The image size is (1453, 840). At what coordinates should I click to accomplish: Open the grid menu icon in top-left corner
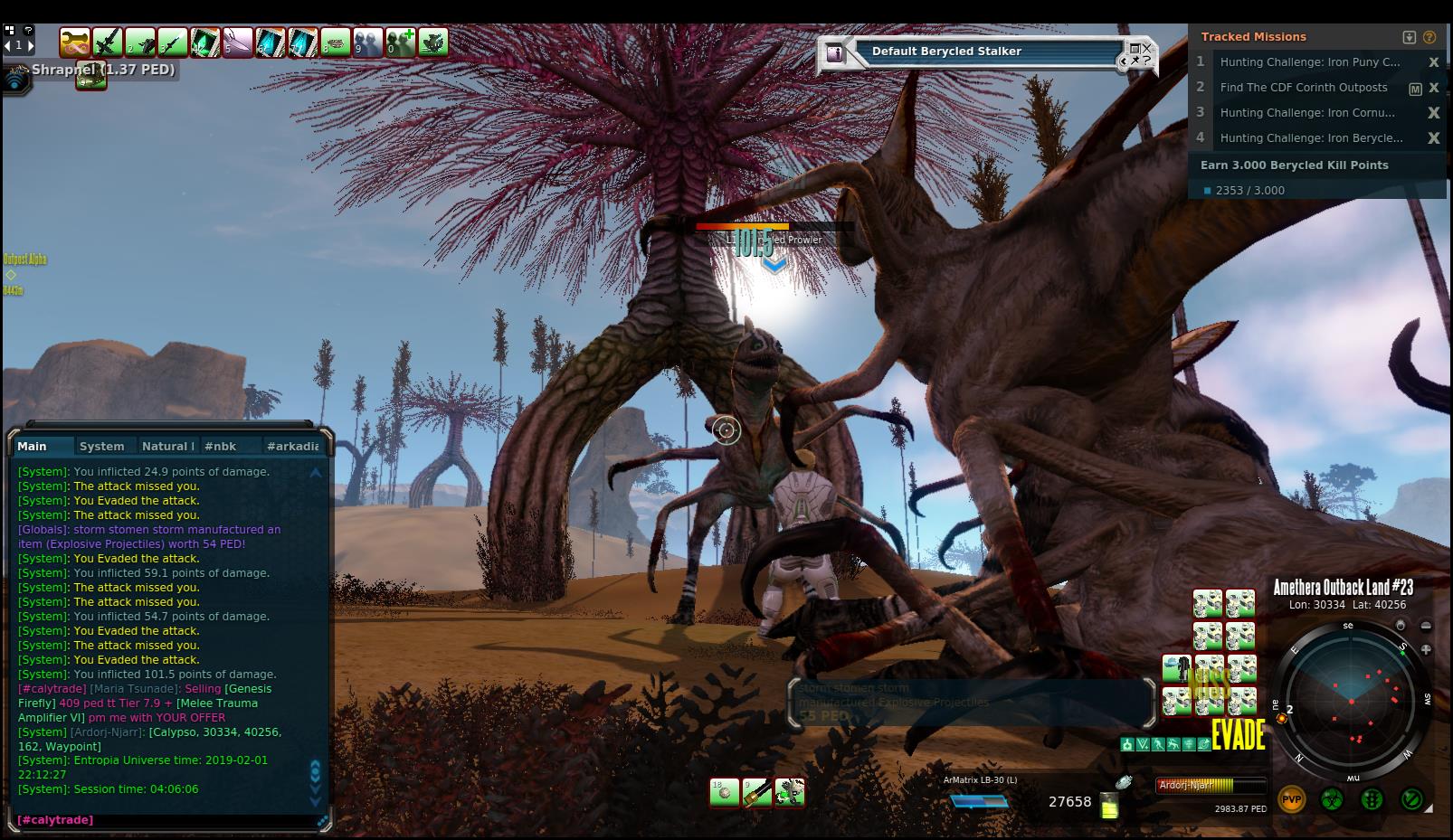(10, 30)
